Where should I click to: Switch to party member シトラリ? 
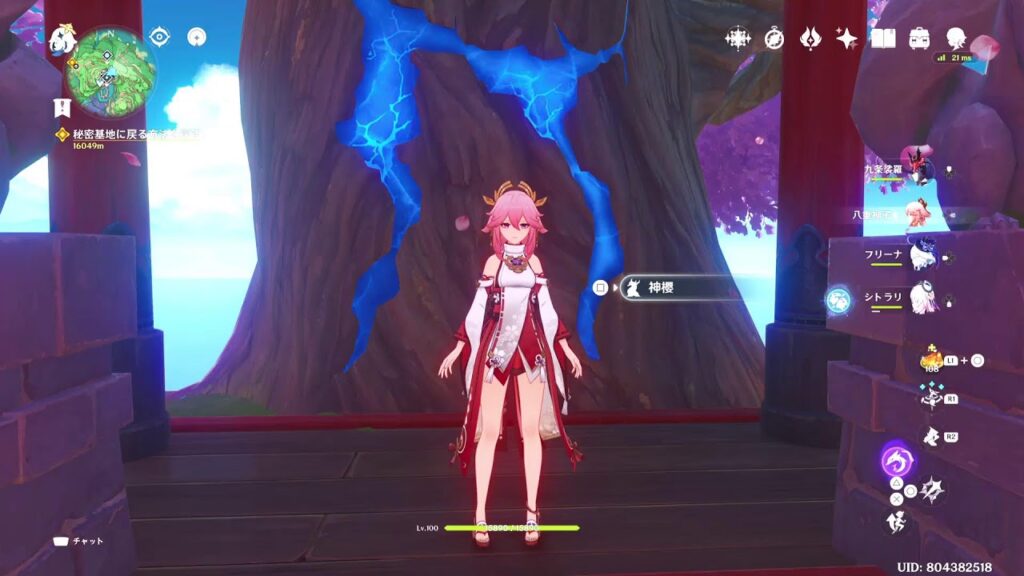918,297
